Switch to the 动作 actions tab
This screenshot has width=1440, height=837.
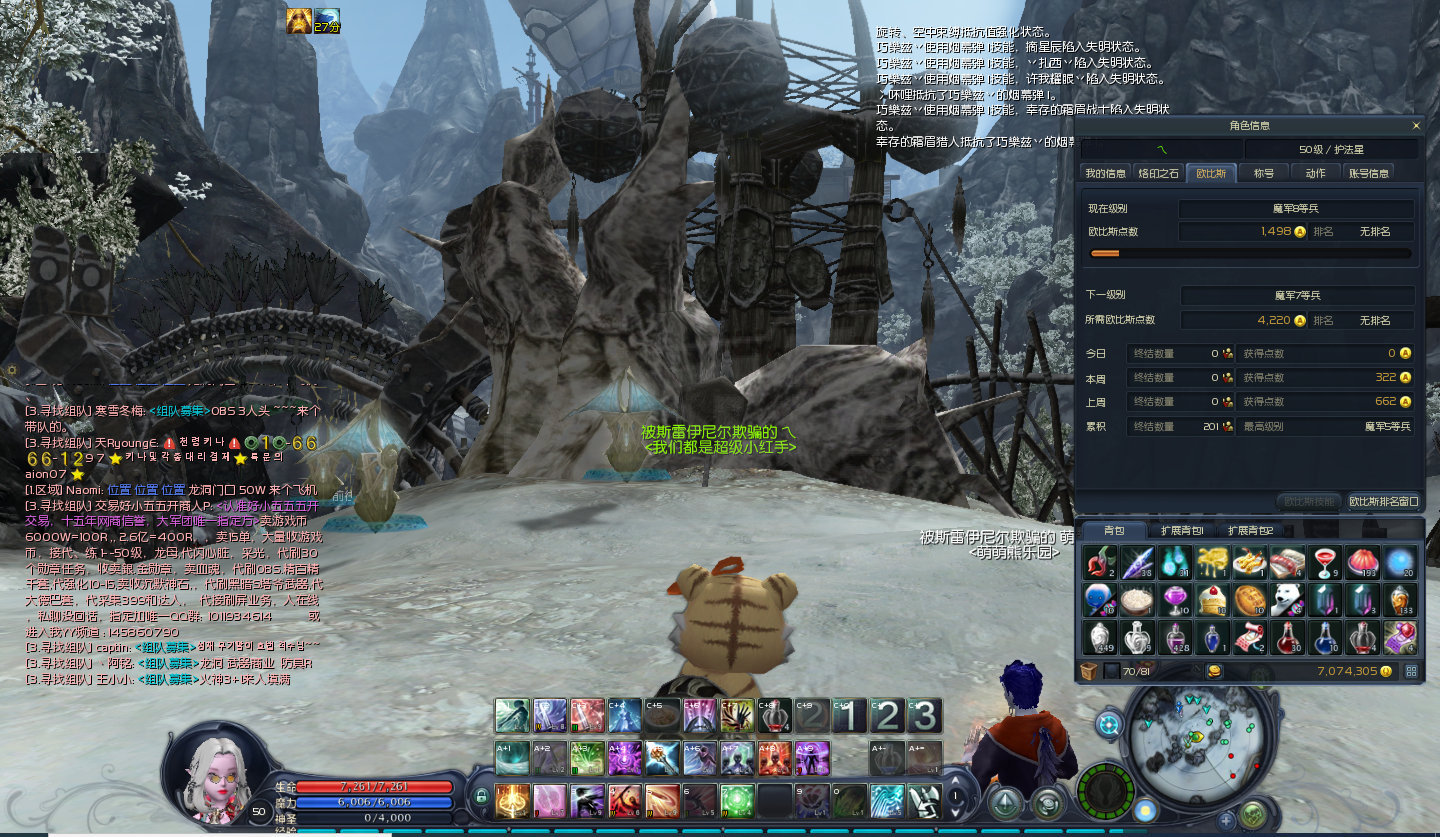coord(1315,173)
